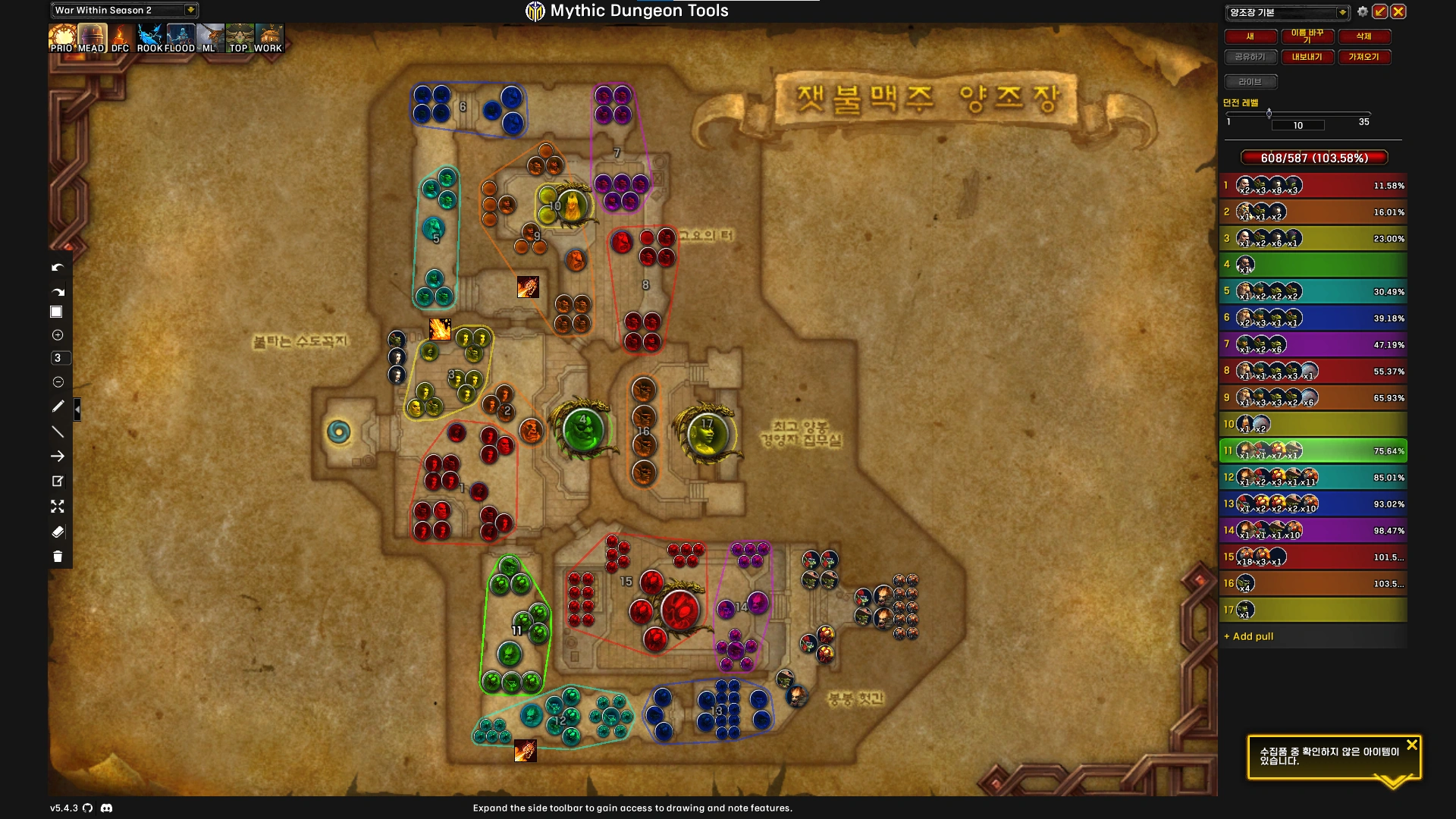The image size is (1456, 819).
Task: Close the Mythic Dungeon Tools window
Action: pos(1398,11)
